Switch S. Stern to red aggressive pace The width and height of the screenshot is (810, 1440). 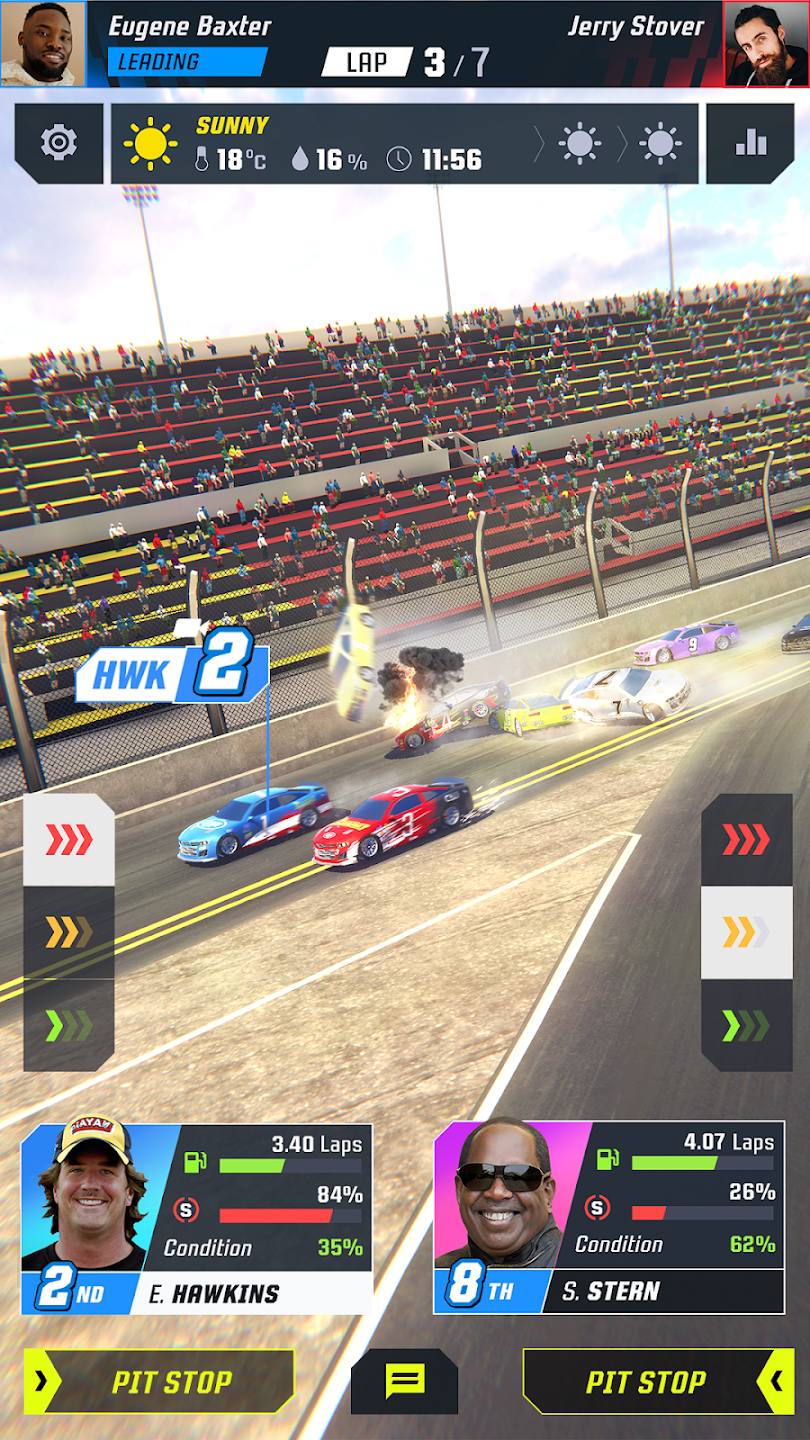coord(746,840)
